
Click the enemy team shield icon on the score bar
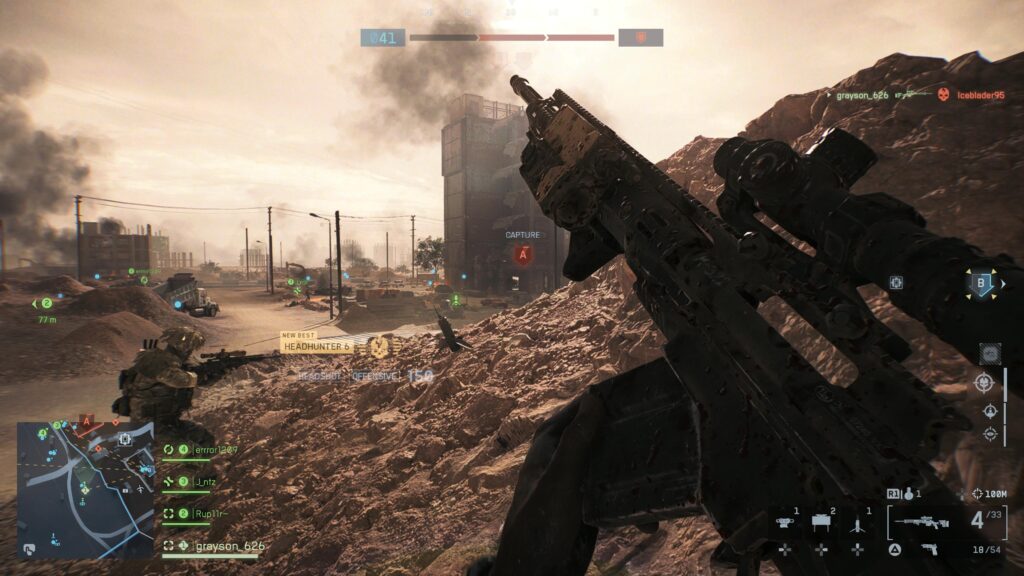(x=640, y=38)
